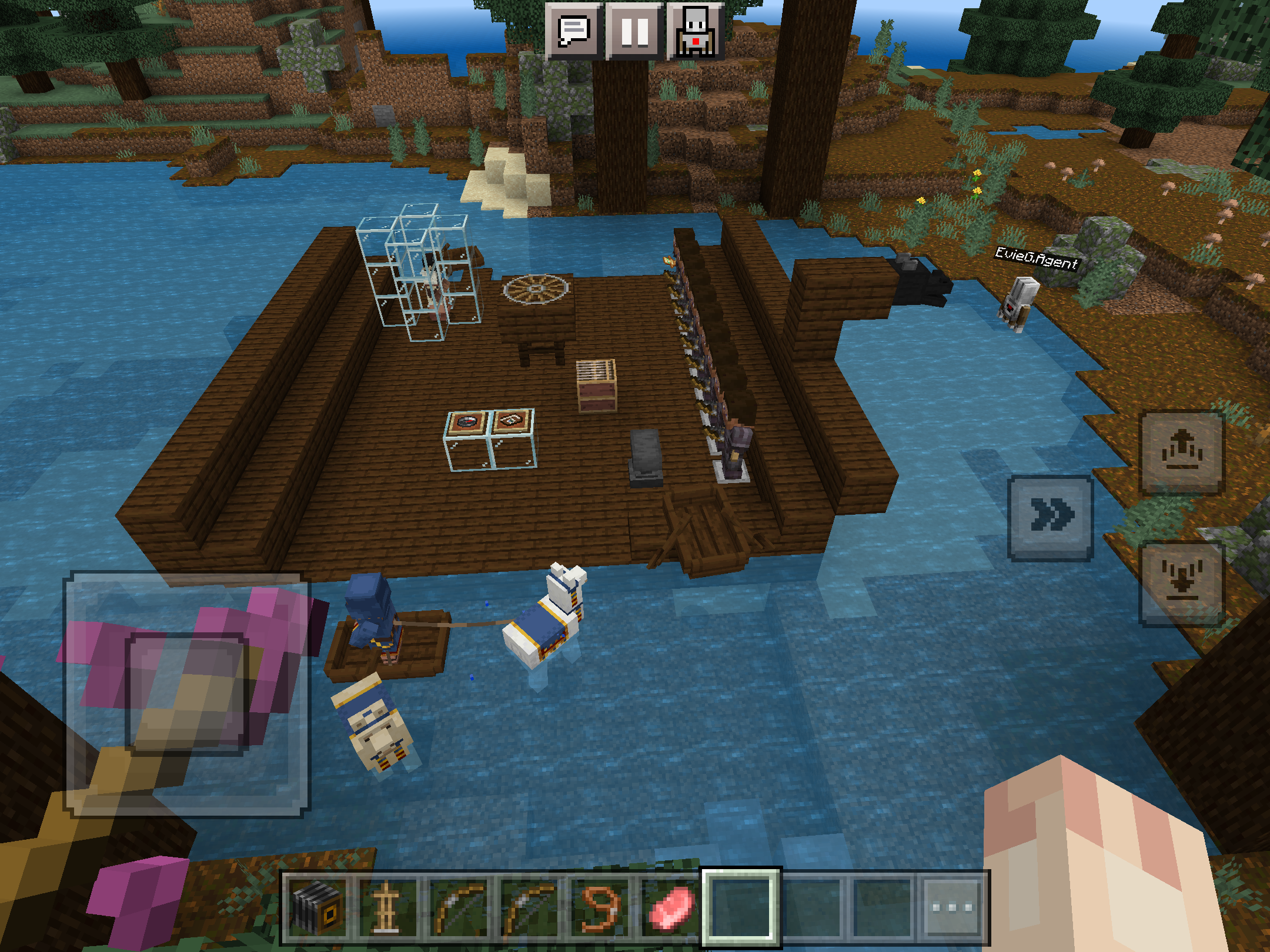Tap the double-arrow sprint button
This screenshot has width=1270, height=952.
(1051, 517)
